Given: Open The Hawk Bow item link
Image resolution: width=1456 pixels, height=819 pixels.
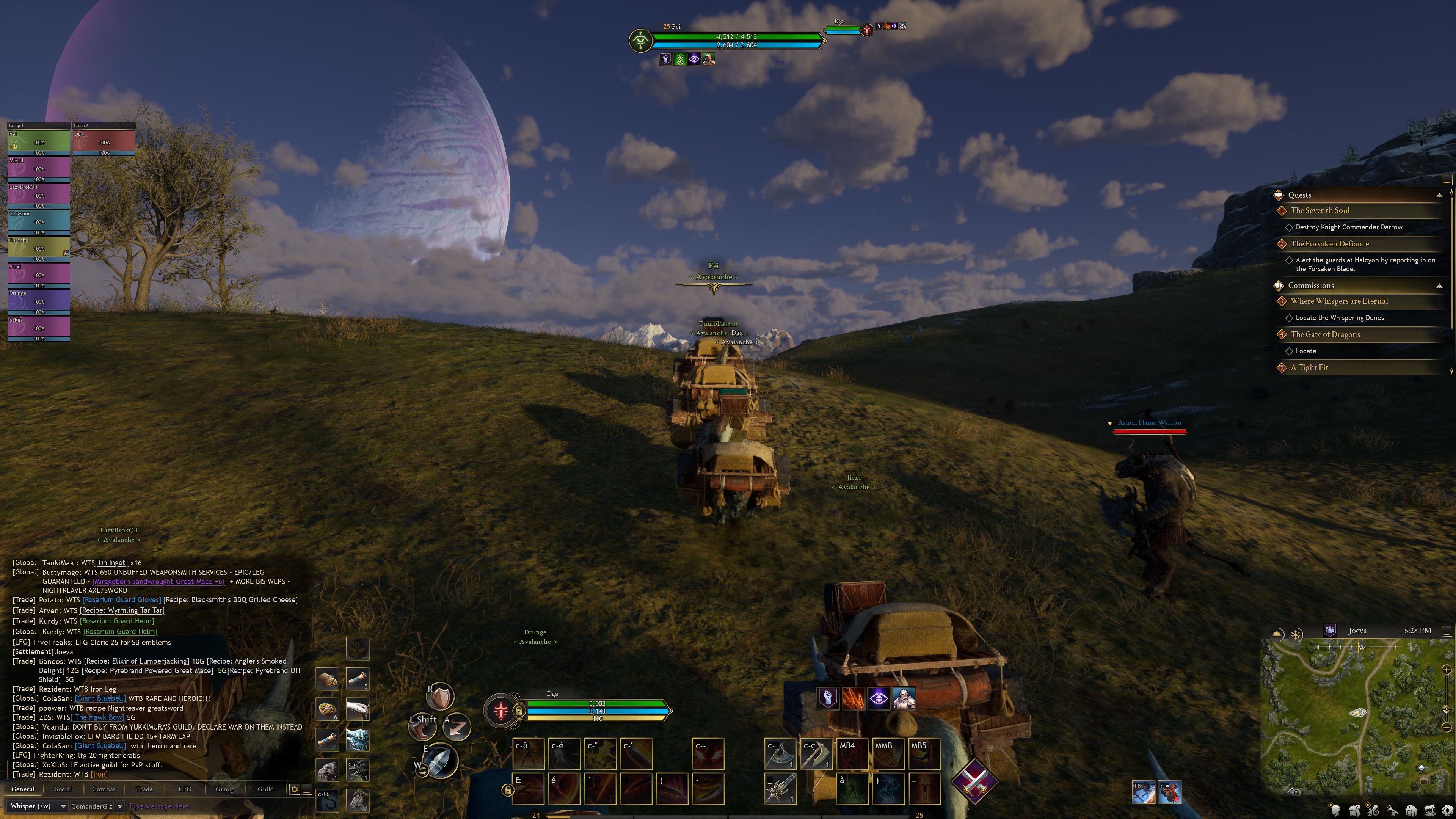Looking at the screenshot, I should (99, 717).
